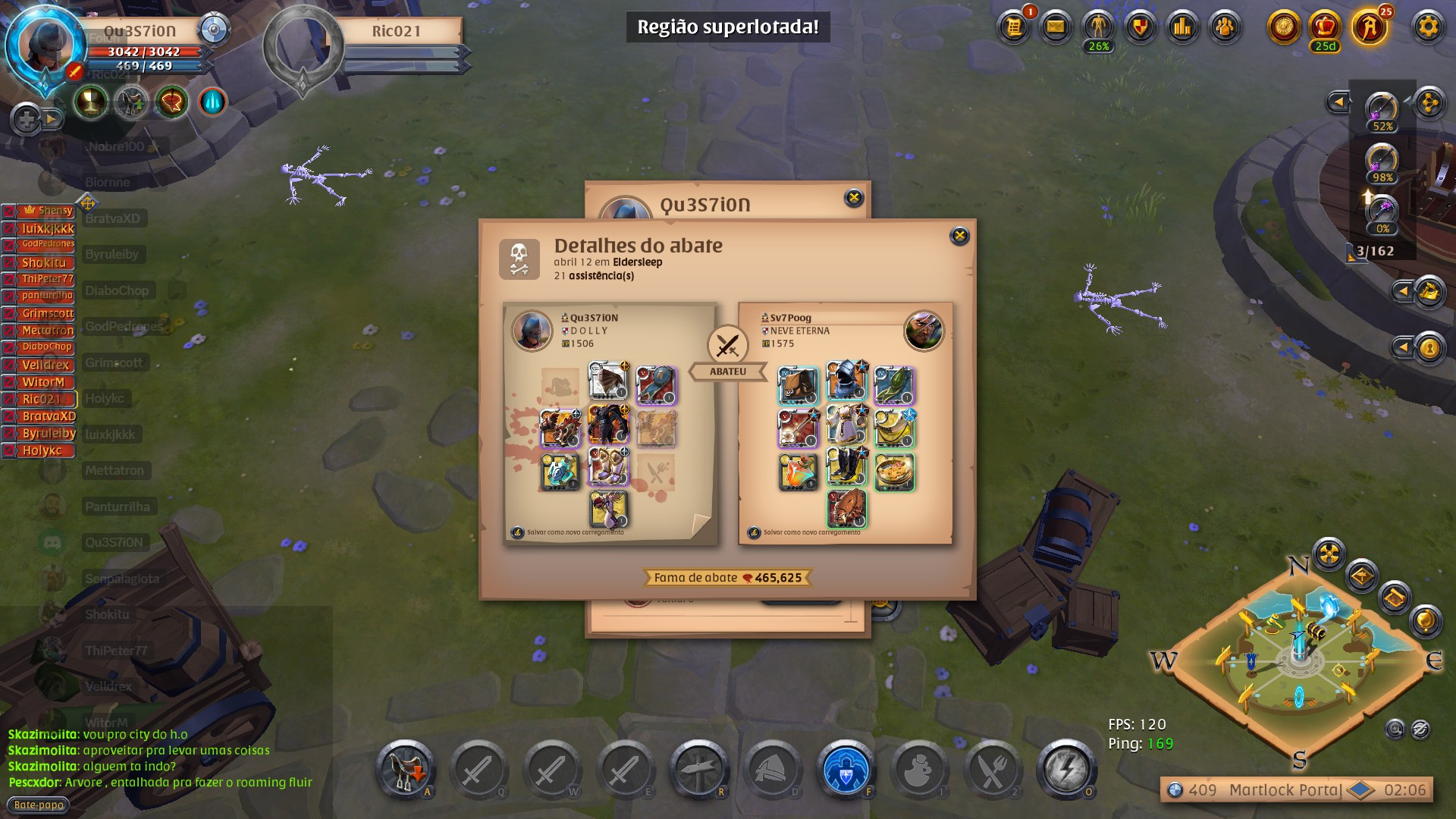Image resolution: width=1456 pixels, height=819 pixels.
Task: Click the mount horse ability slot
Action: point(405,770)
